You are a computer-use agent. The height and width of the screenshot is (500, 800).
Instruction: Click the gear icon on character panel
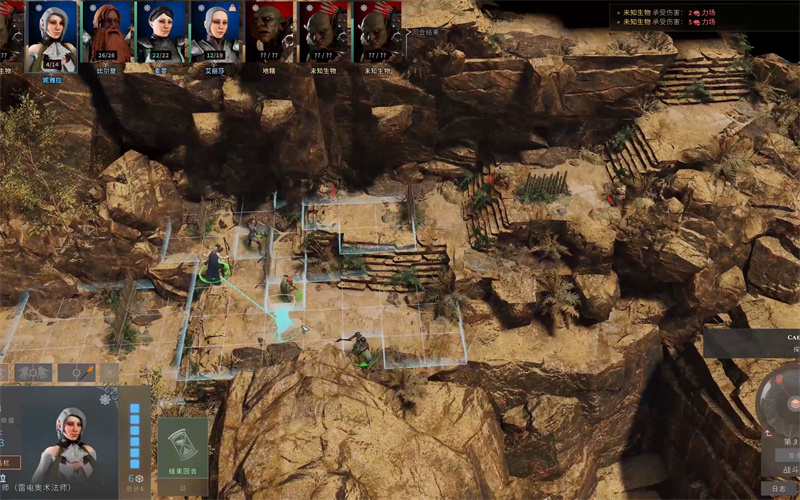[107, 399]
